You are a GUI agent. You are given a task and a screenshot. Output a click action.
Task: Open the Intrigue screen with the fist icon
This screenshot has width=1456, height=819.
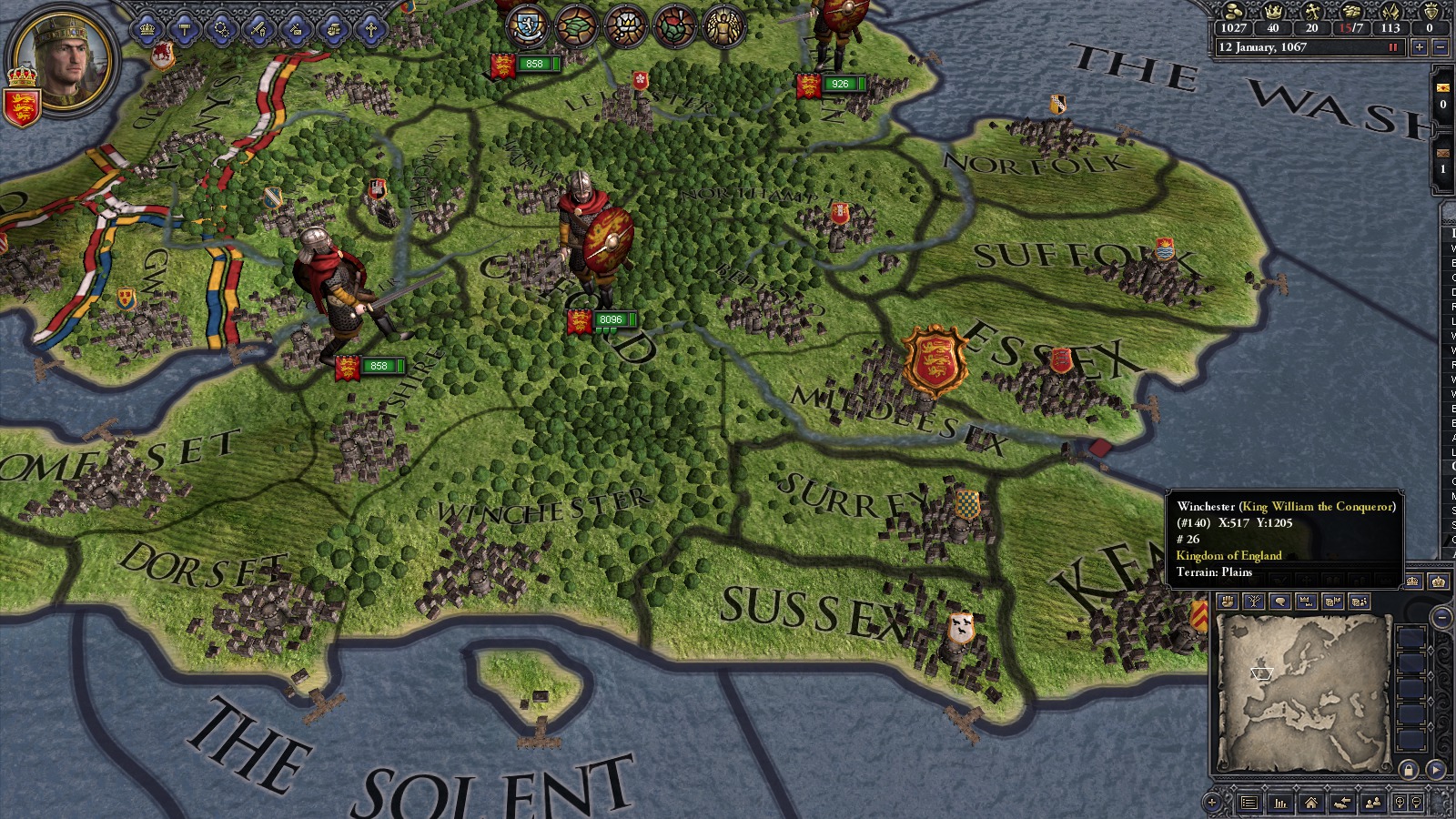point(334,27)
